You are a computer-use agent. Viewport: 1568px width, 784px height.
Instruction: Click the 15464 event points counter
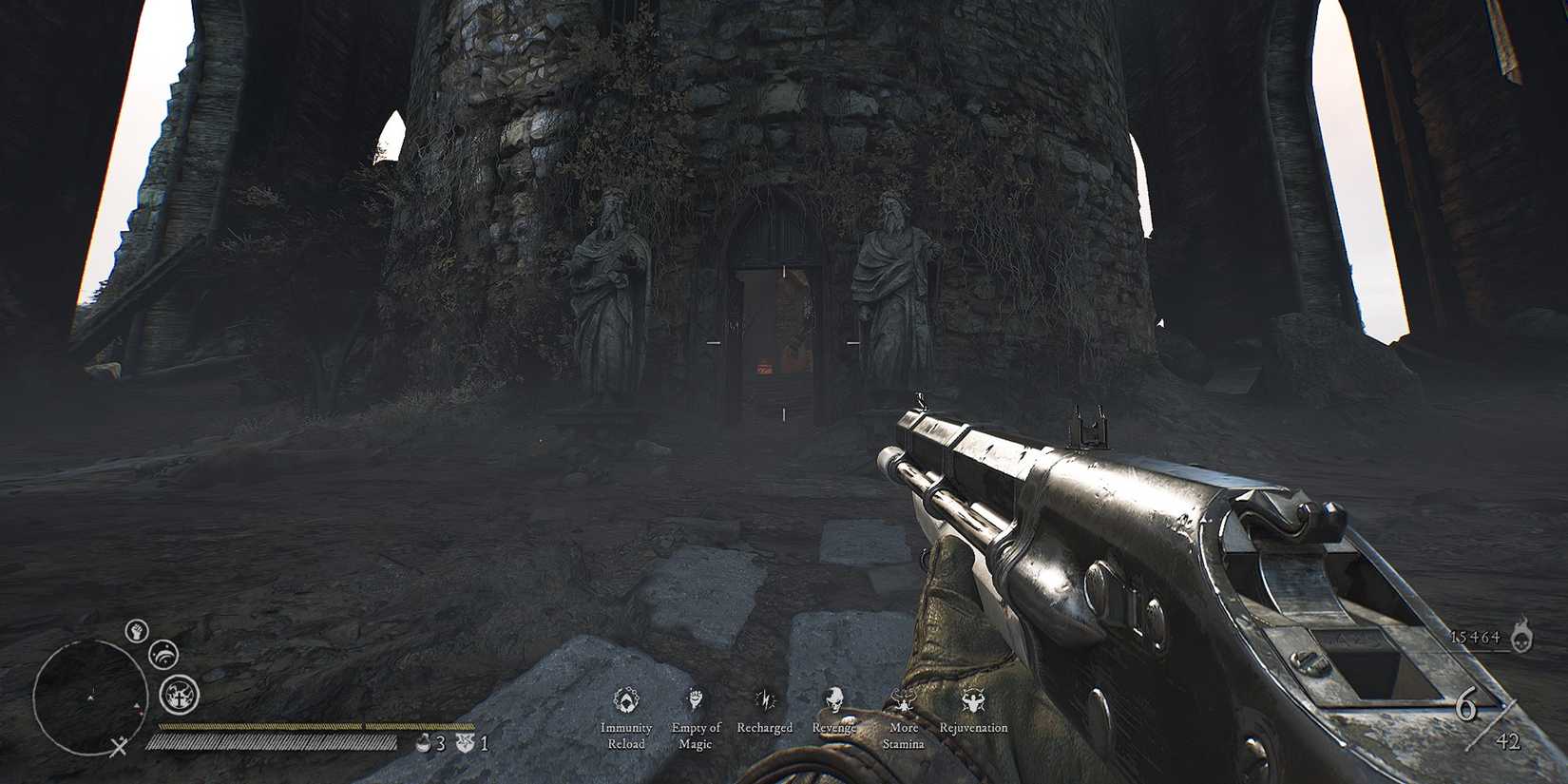(1475, 637)
